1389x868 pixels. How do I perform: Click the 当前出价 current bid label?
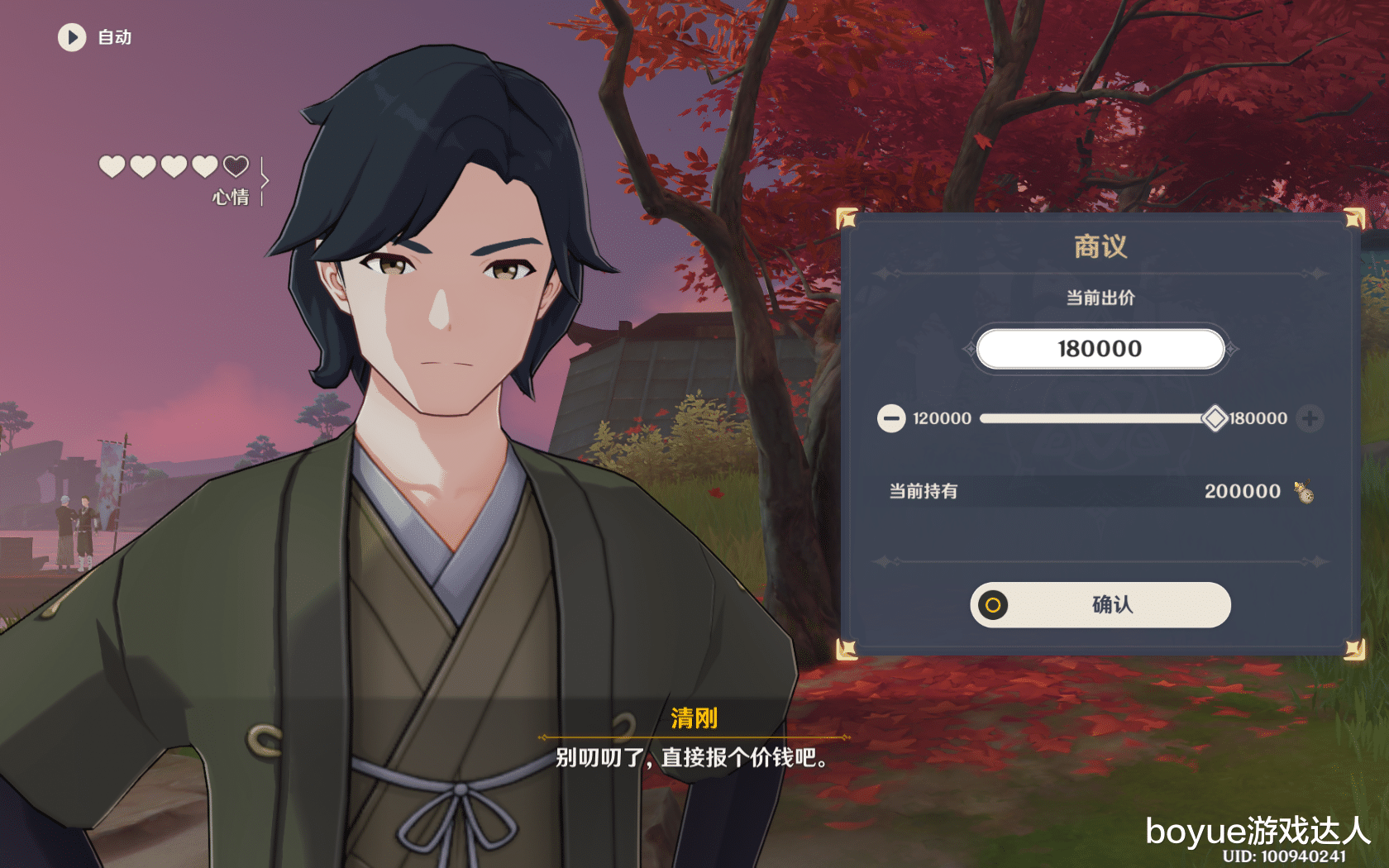coord(1100,298)
